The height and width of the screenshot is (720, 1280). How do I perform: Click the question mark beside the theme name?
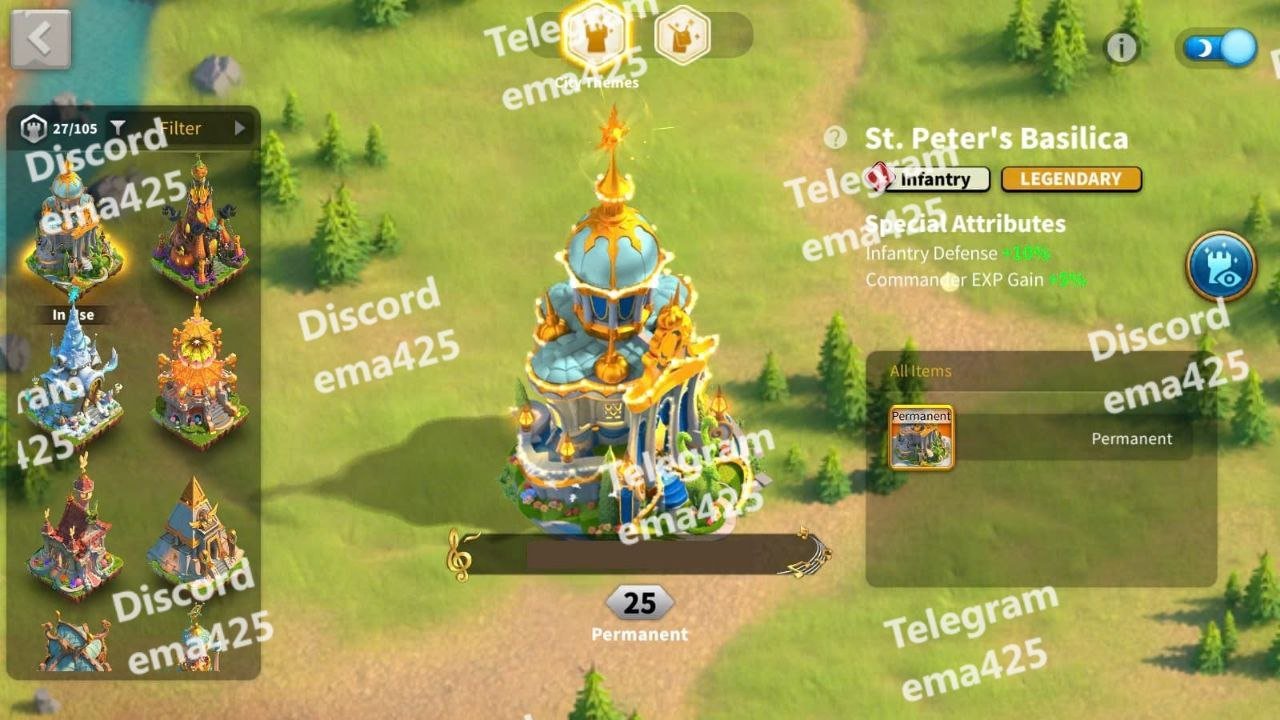(835, 138)
